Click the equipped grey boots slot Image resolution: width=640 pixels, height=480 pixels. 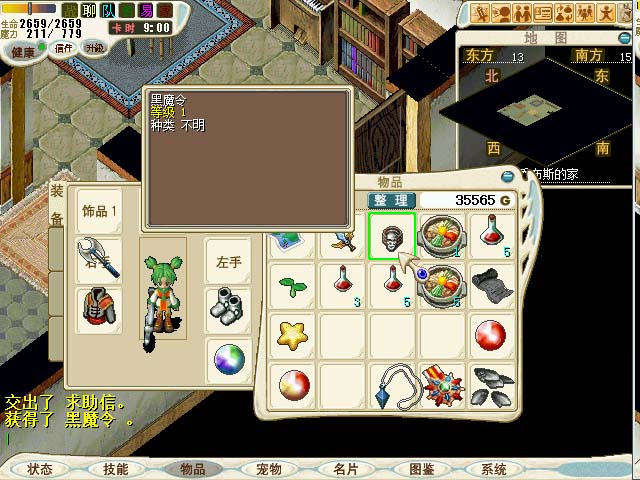coord(229,307)
